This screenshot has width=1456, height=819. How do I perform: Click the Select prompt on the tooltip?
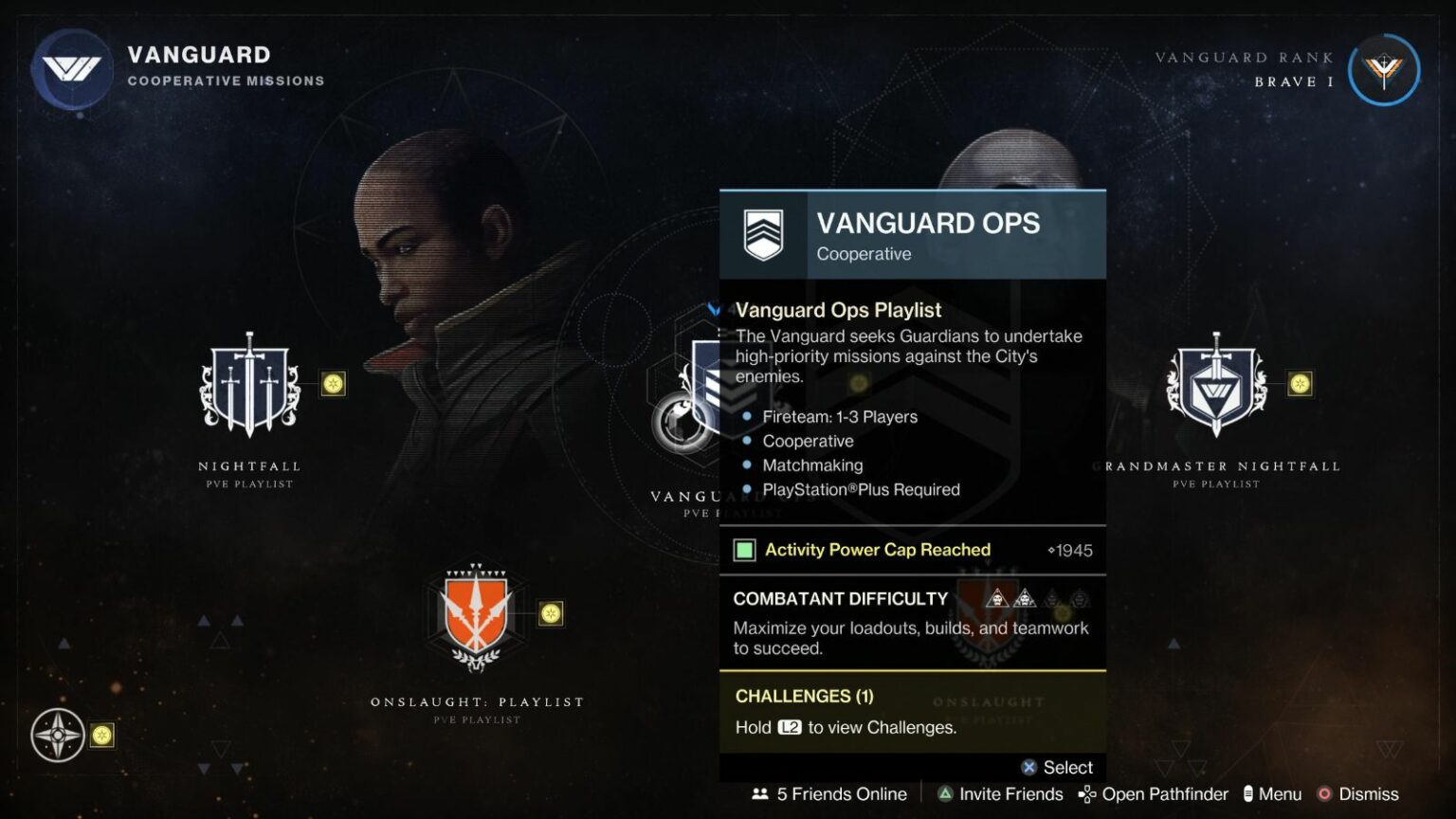pos(1057,767)
